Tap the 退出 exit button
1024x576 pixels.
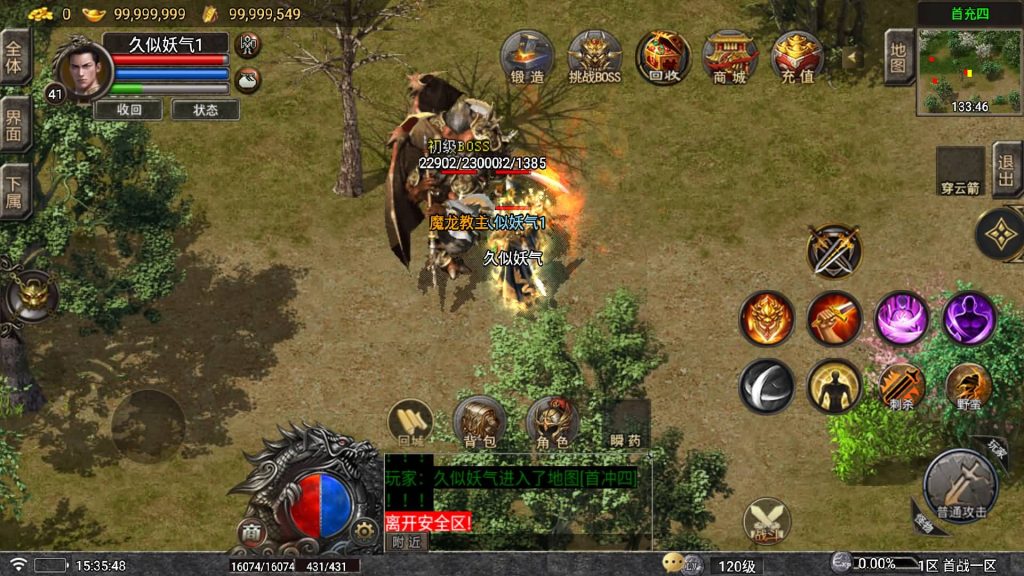coord(1007,170)
